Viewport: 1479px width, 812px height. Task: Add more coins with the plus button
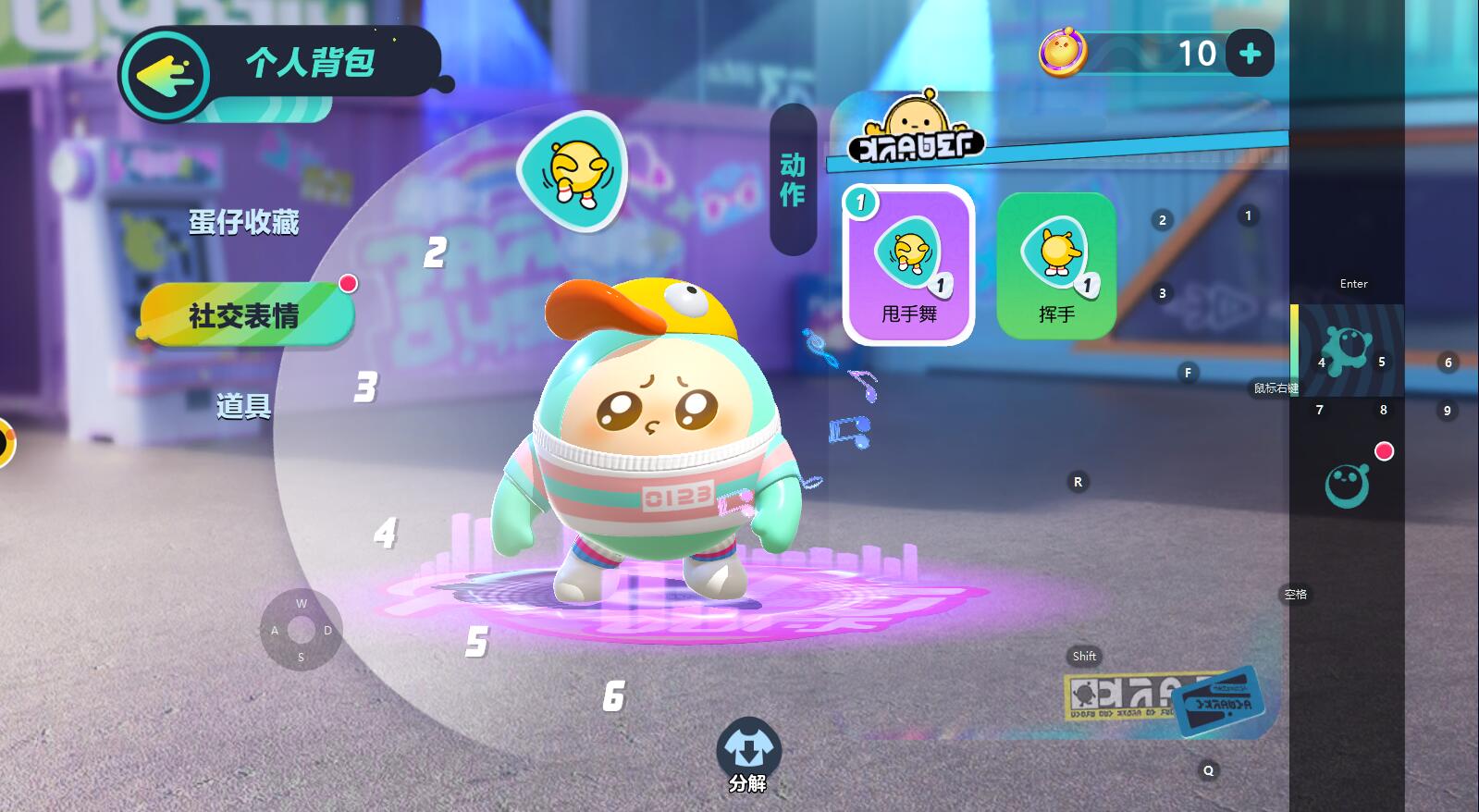point(1250,54)
